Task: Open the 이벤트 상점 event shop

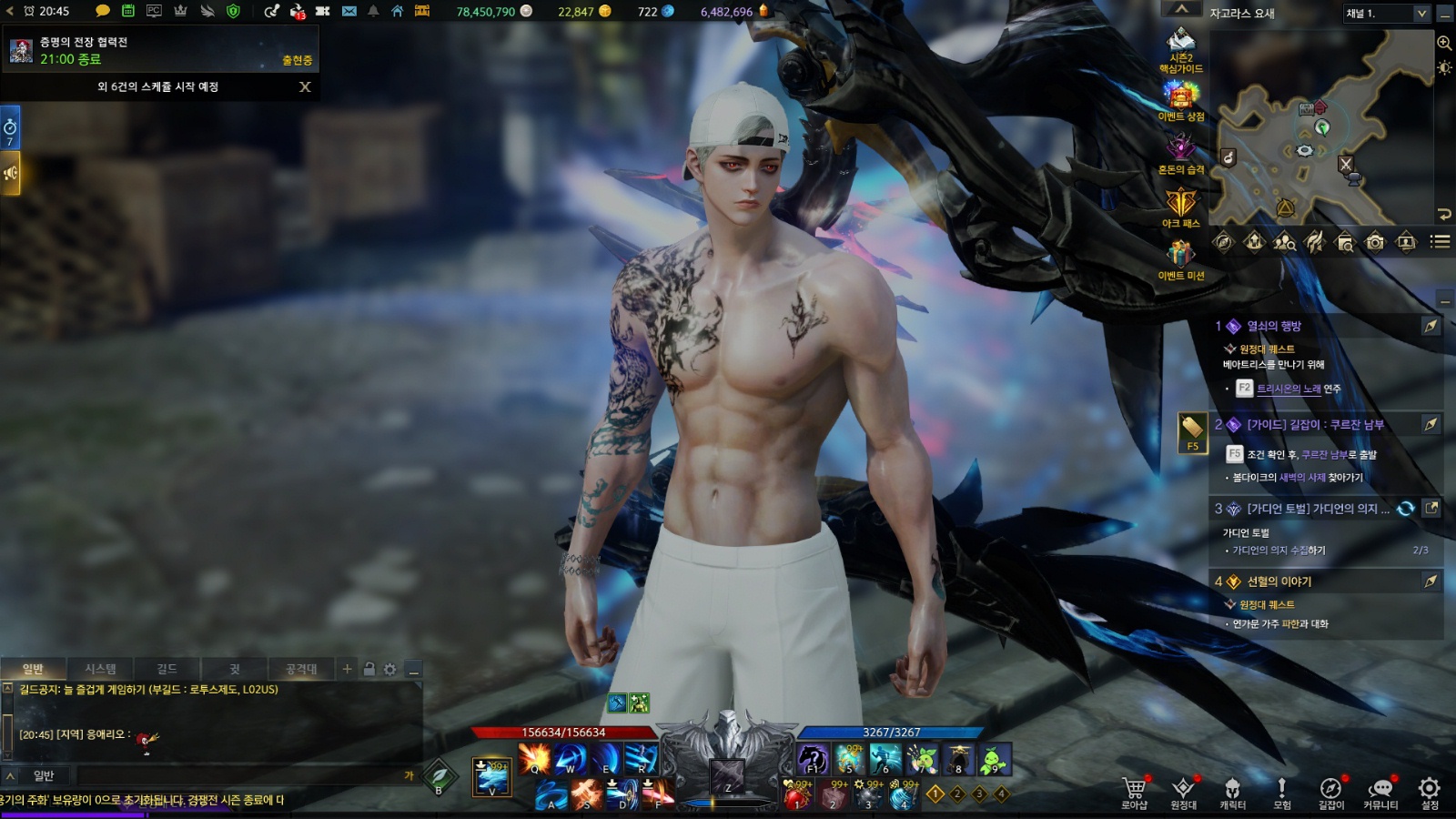Action: (x=1181, y=99)
